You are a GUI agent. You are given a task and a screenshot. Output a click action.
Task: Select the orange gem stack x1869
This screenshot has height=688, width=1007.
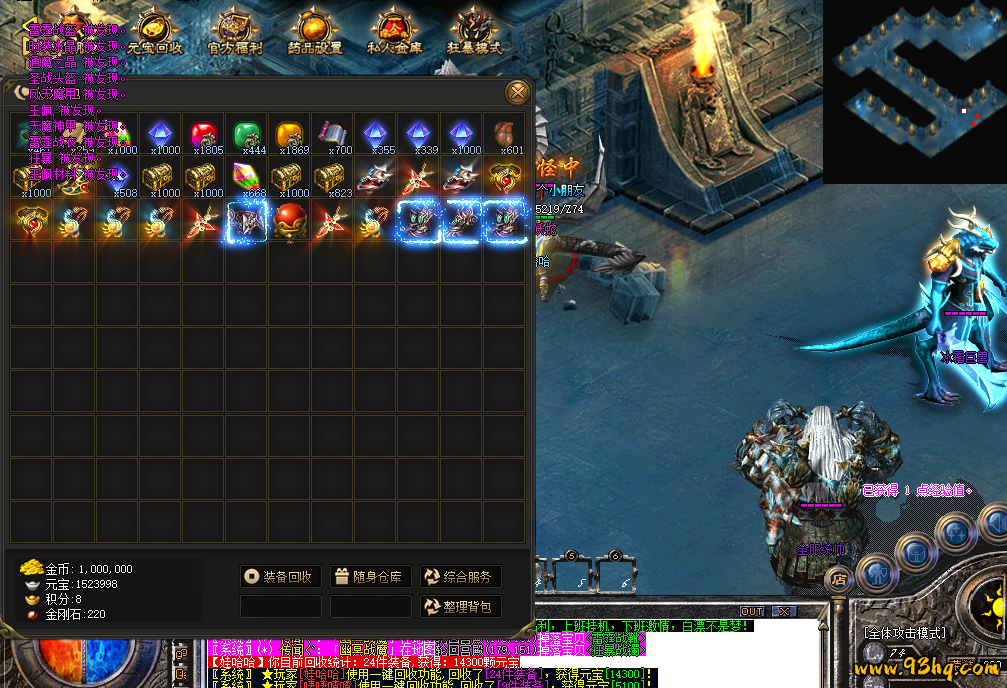[289, 135]
